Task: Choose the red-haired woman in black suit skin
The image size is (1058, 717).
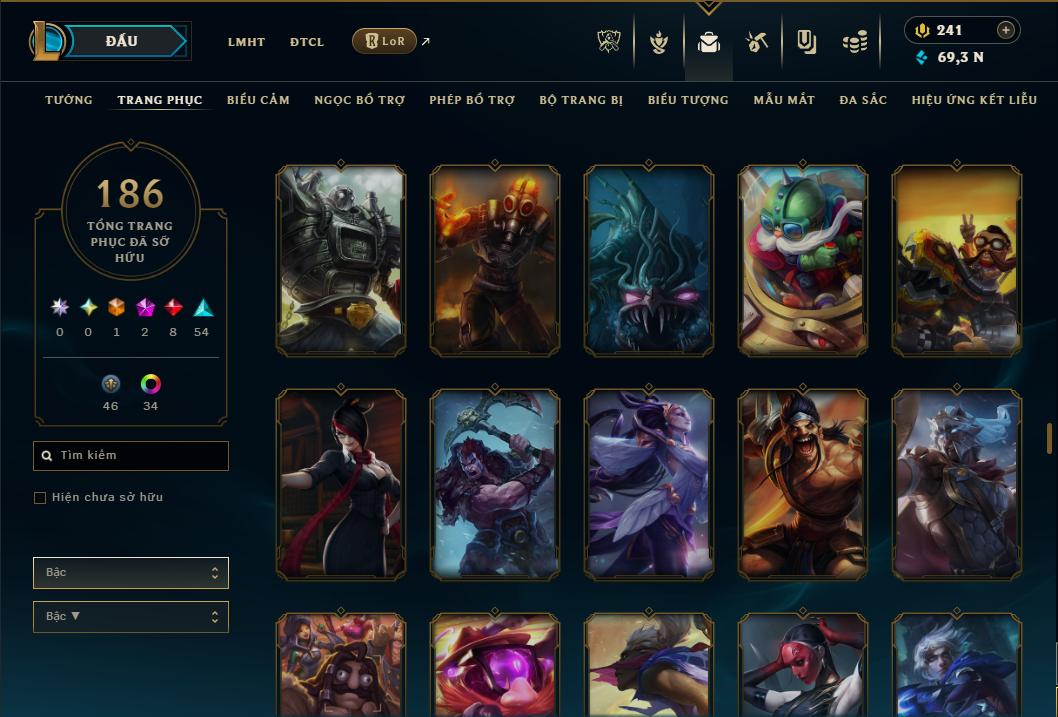Action: point(341,484)
